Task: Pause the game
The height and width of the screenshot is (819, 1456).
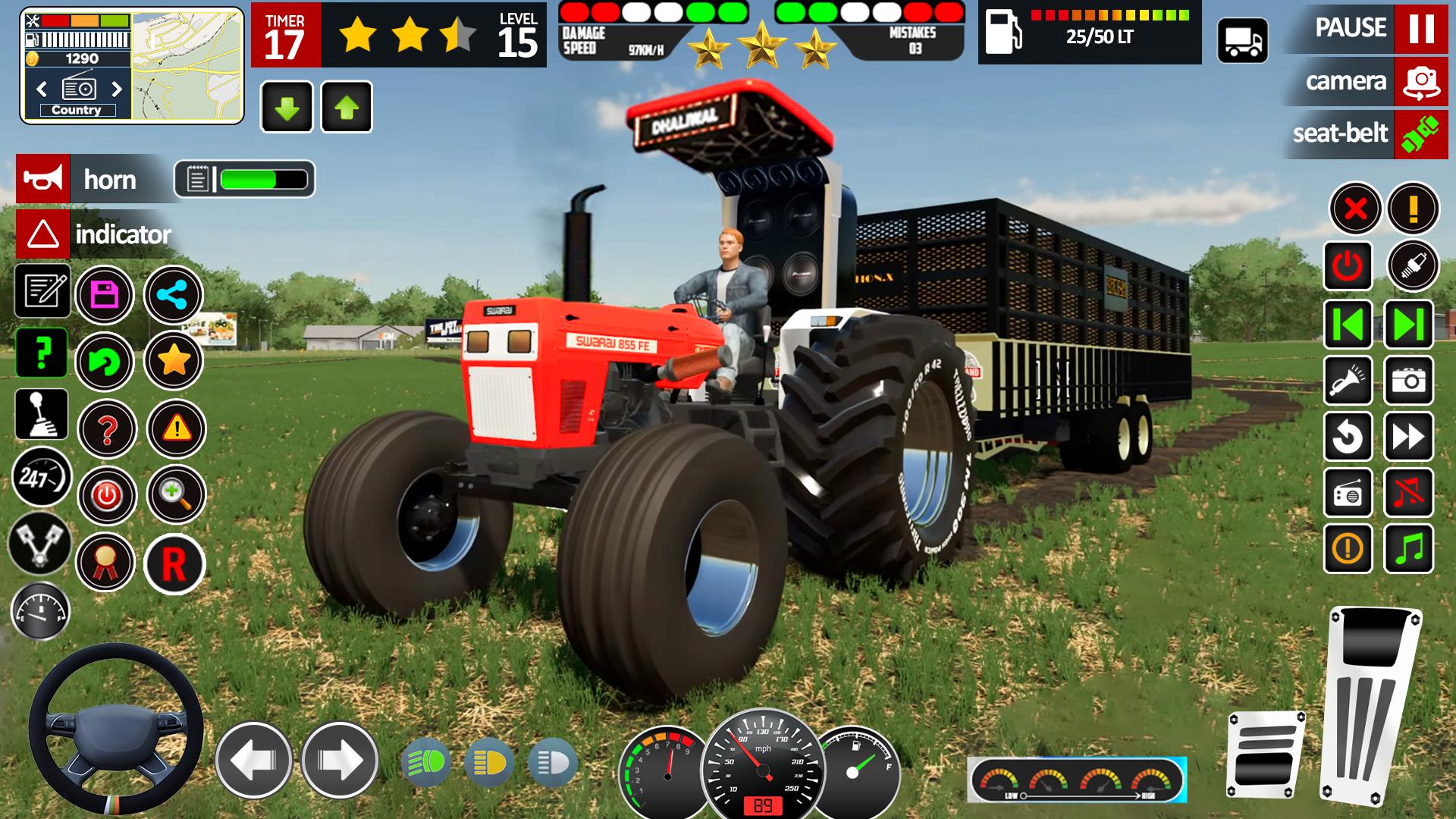Action: (x=1420, y=28)
